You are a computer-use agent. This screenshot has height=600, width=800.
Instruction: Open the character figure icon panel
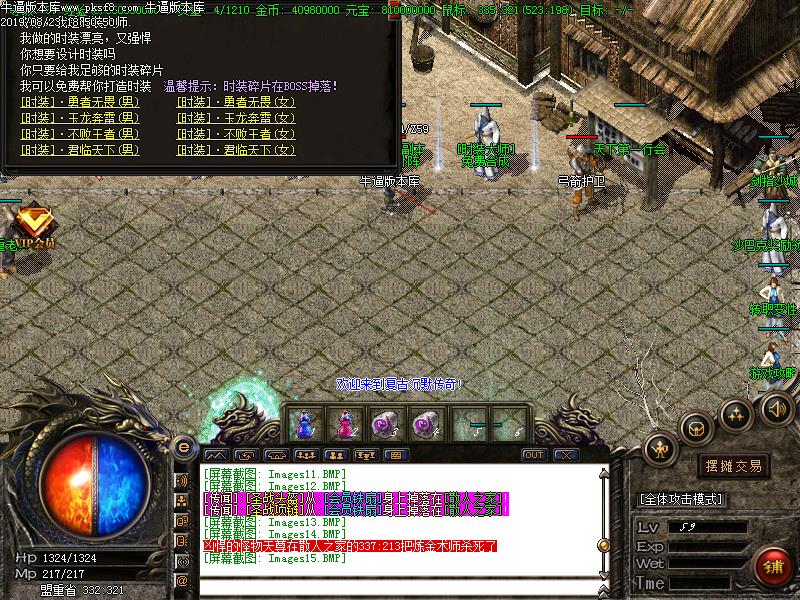(x=661, y=449)
